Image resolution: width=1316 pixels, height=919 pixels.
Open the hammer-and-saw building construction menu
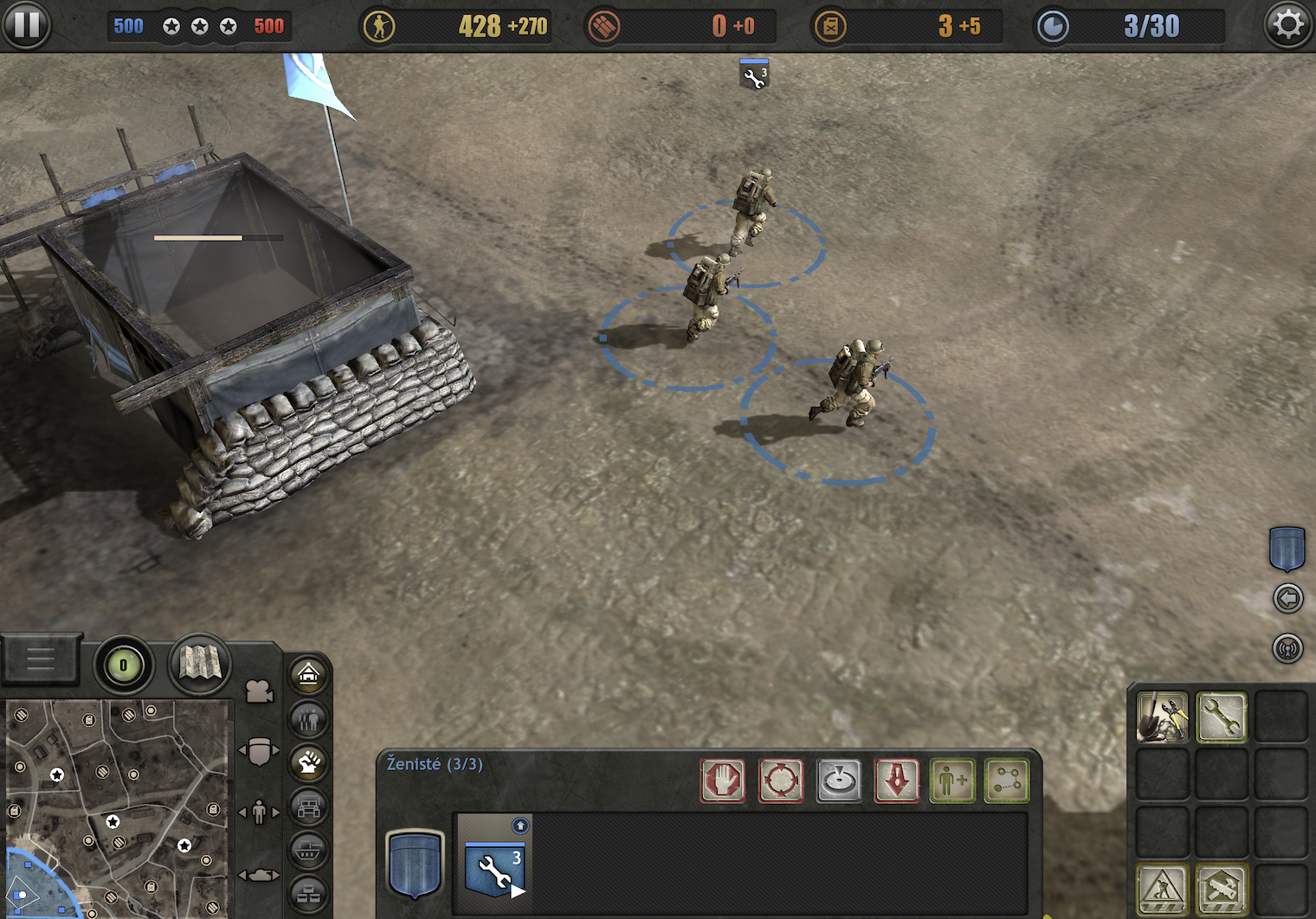[1221, 889]
